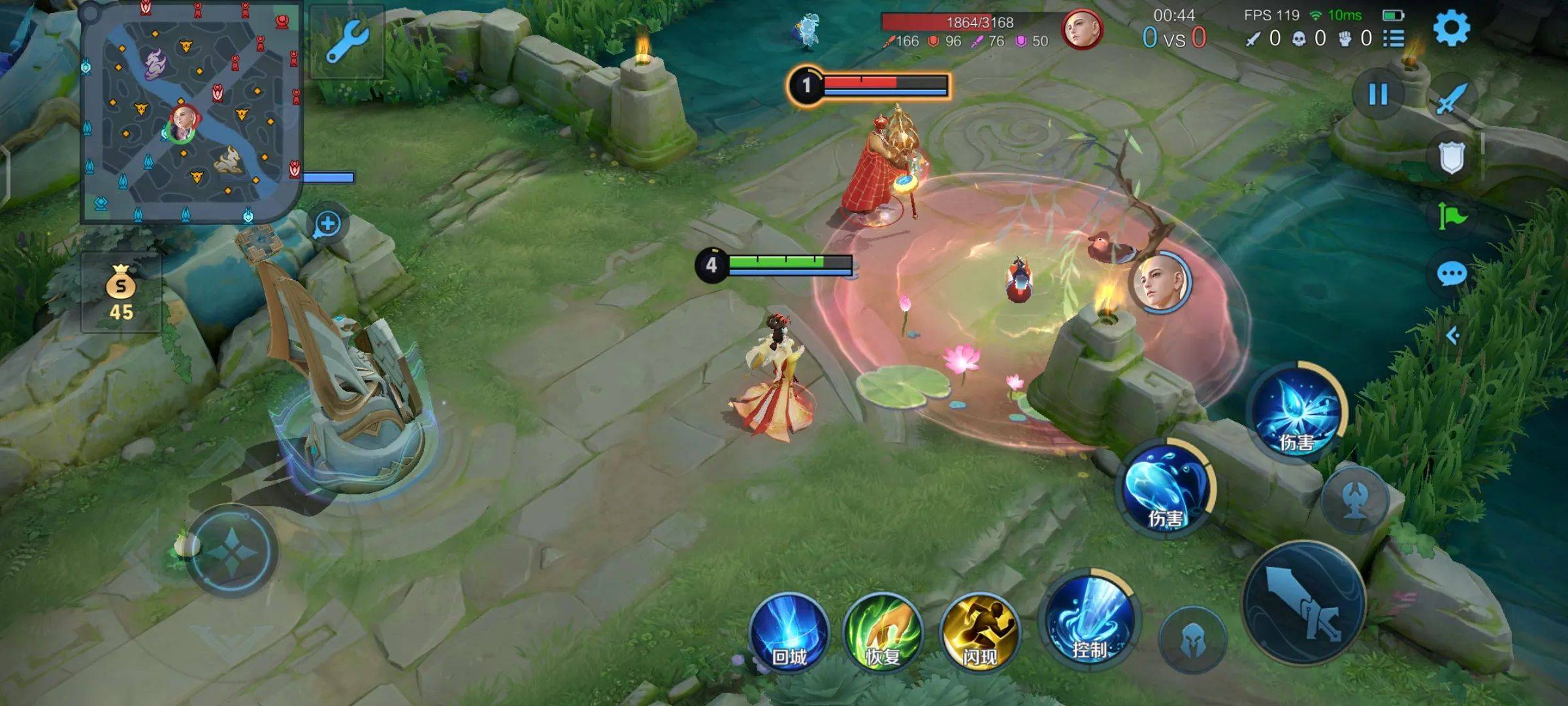Pause the match with the pause button

[1378, 95]
